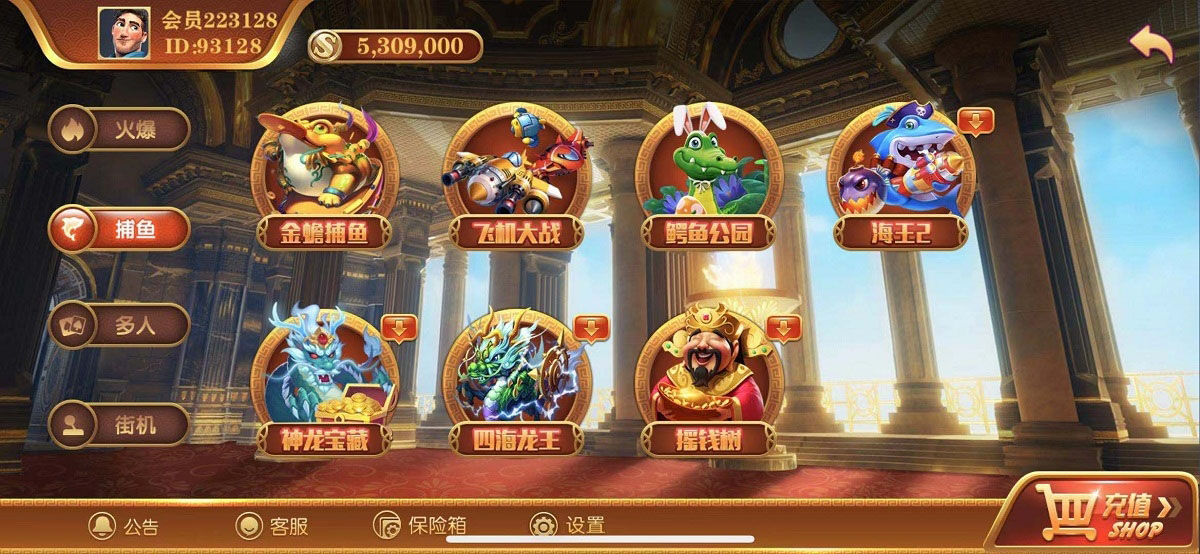
Task: Open the 多人 category tab
Action: click(120, 326)
